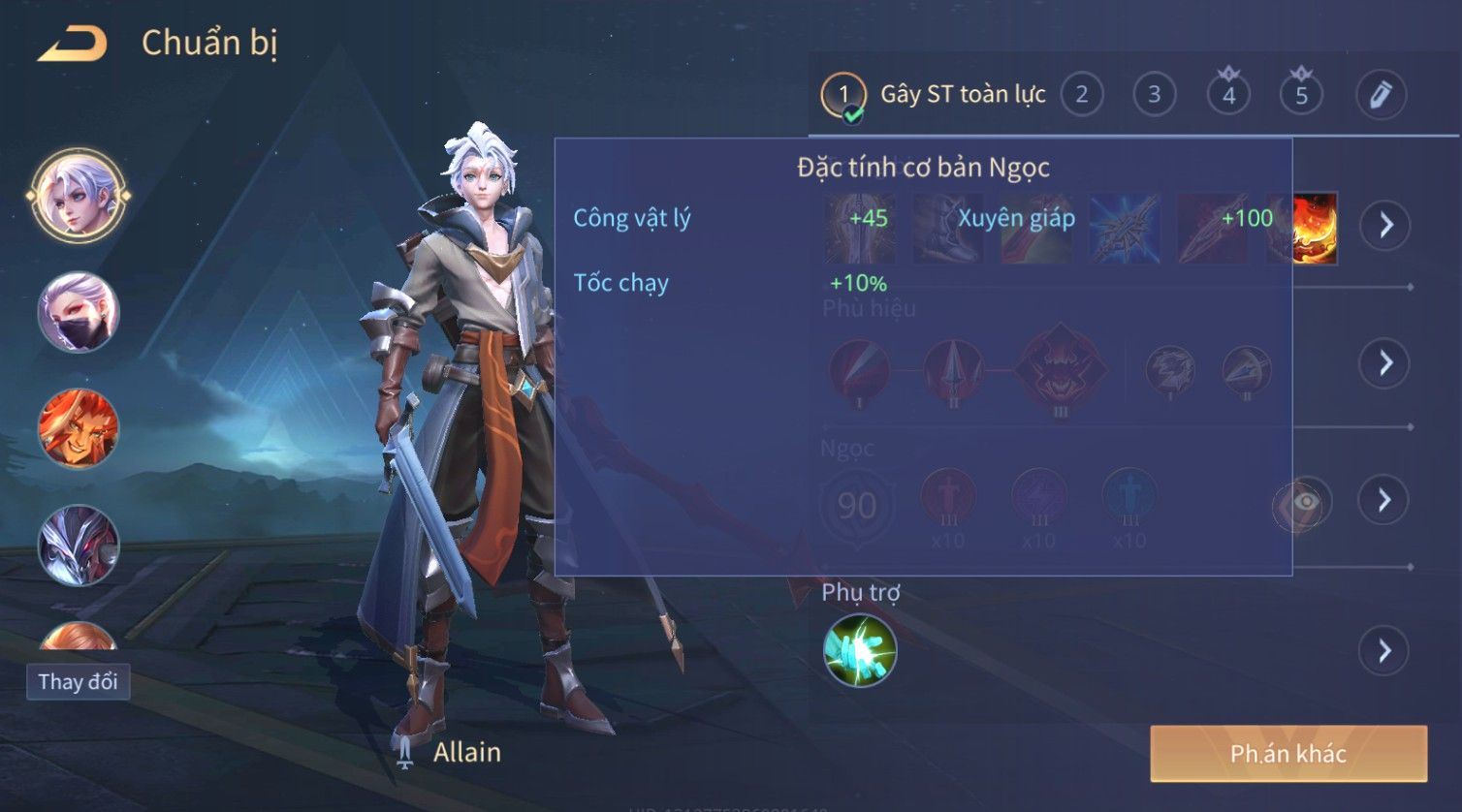Click the Thay đổi button
Viewport: 1462px width, 812px height.
pos(78,682)
